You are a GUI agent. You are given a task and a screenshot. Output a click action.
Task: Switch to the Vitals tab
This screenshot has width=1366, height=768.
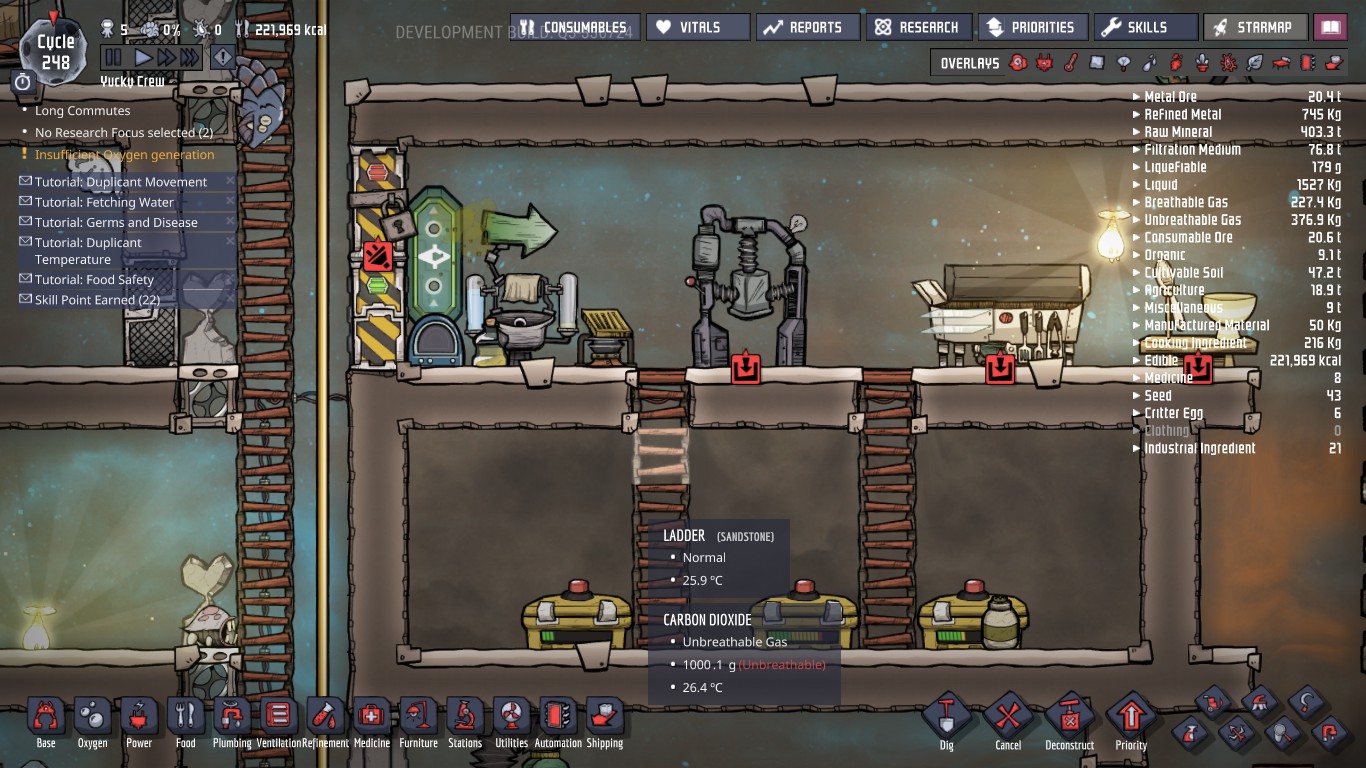click(x=698, y=27)
